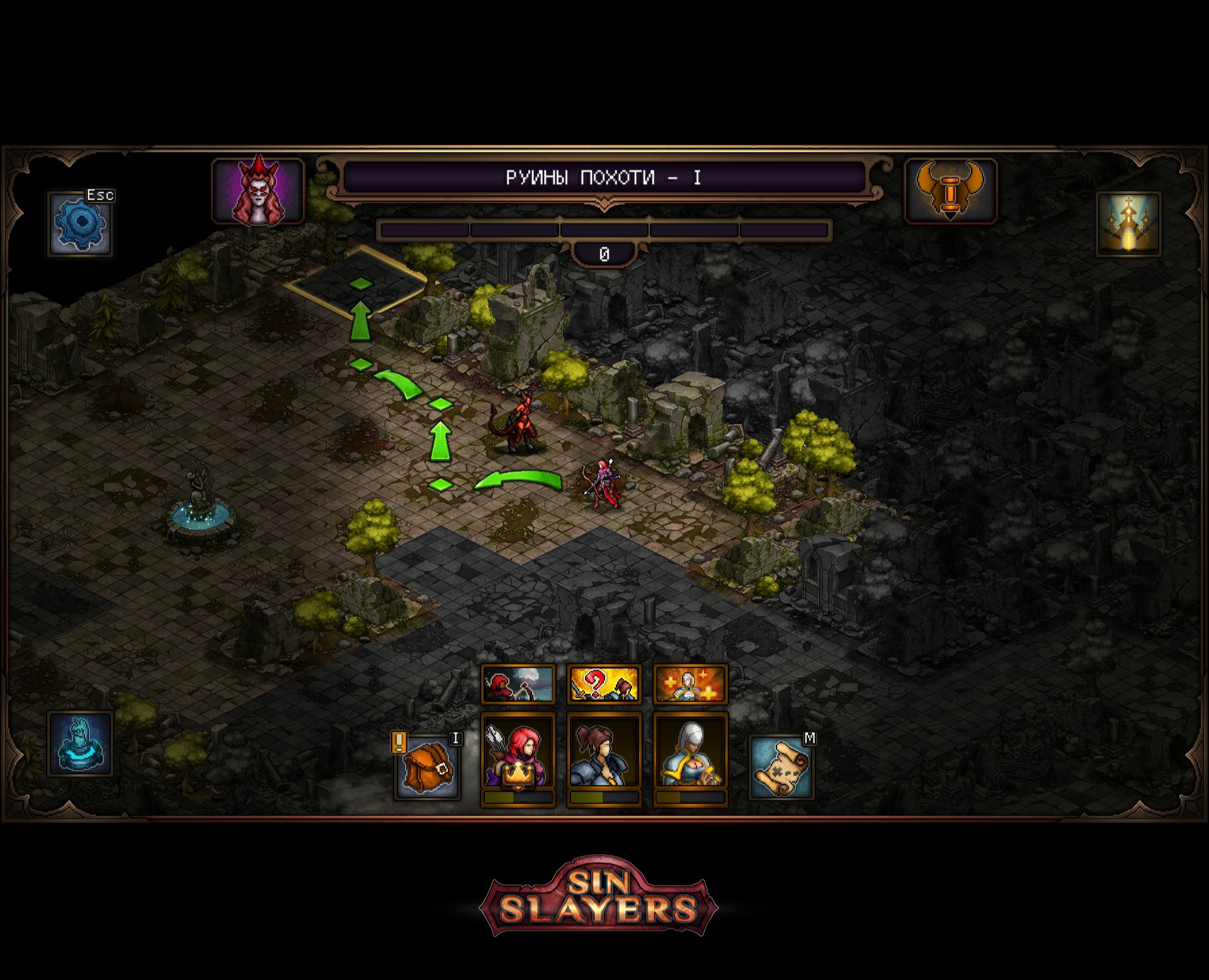Open the glowing church icon

tap(1128, 224)
